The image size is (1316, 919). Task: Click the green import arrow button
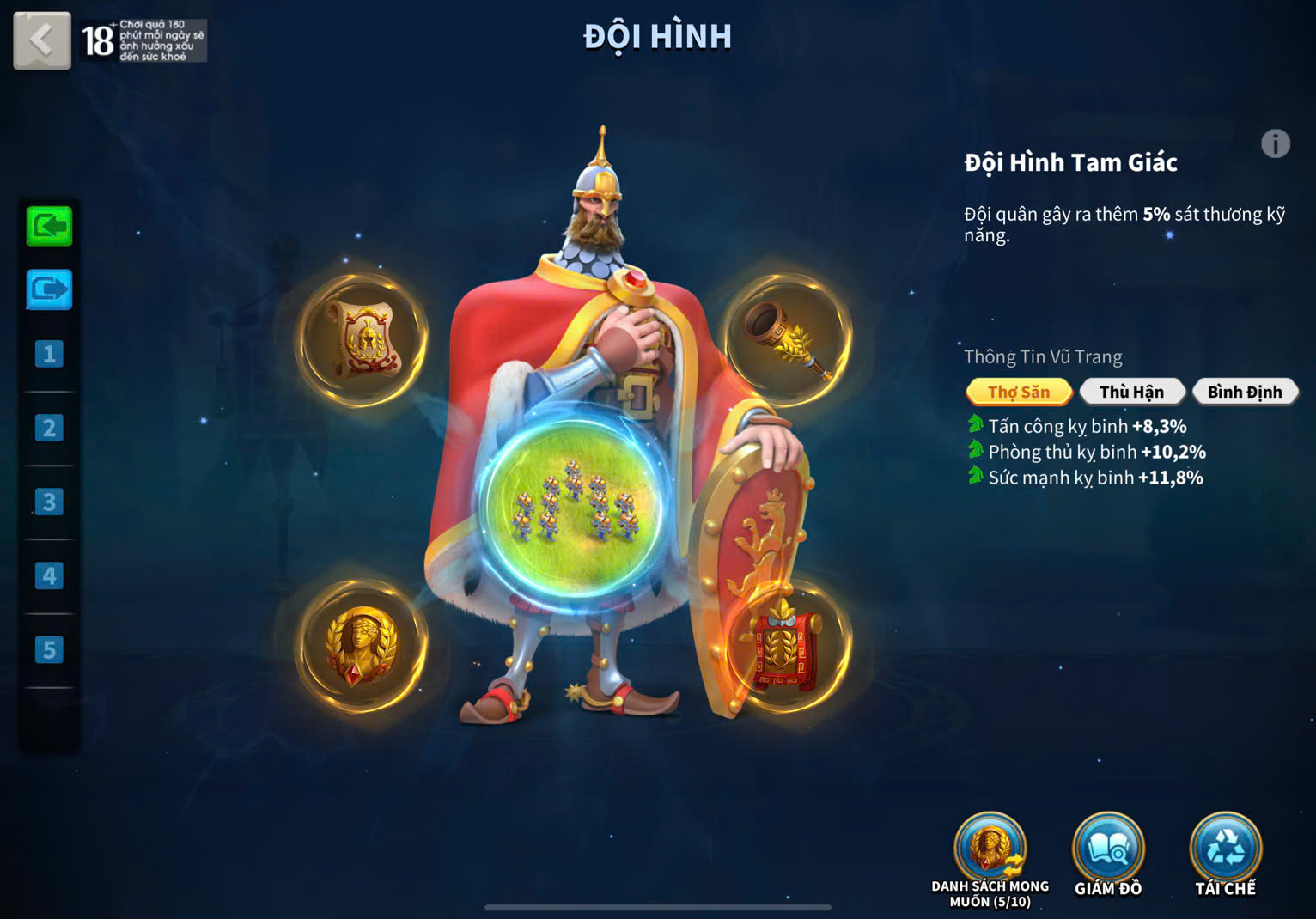point(49,227)
